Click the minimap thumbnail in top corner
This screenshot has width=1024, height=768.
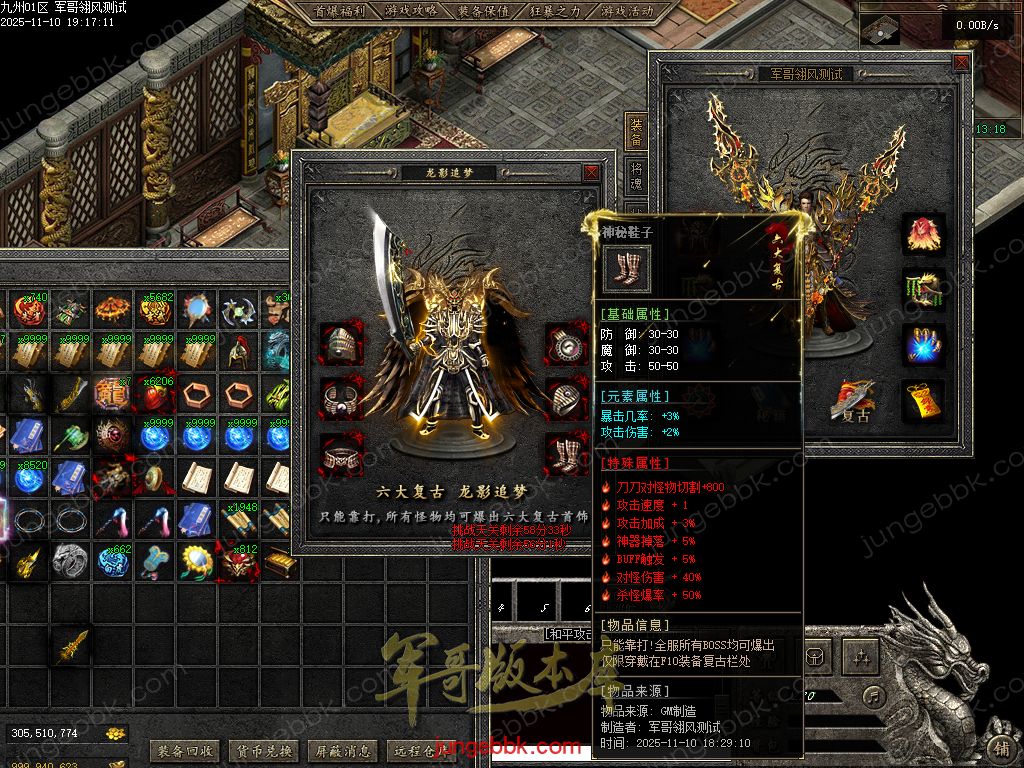(x=880, y=30)
